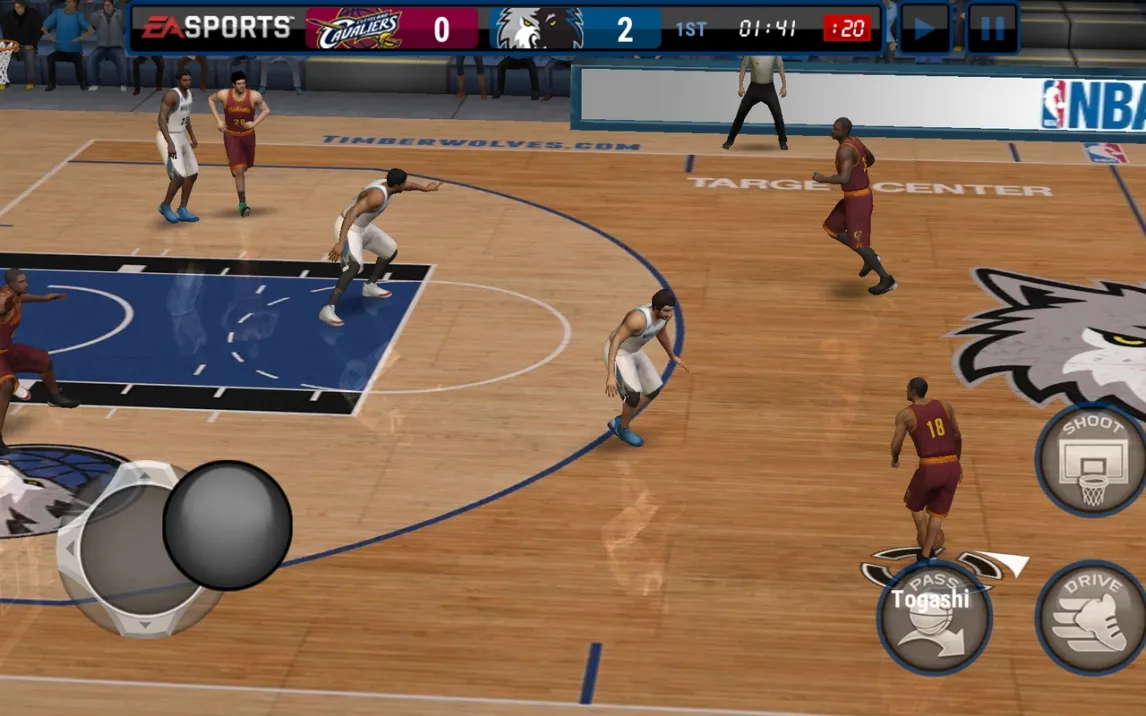Tap the Shoot button
This screenshot has width=1146, height=716.
[x=1092, y=461]
